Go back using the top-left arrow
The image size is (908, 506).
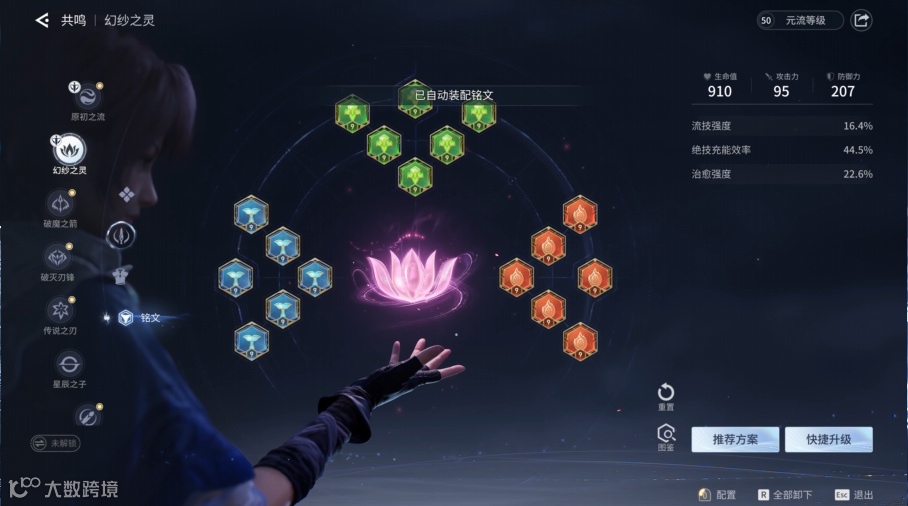(42, 20)
